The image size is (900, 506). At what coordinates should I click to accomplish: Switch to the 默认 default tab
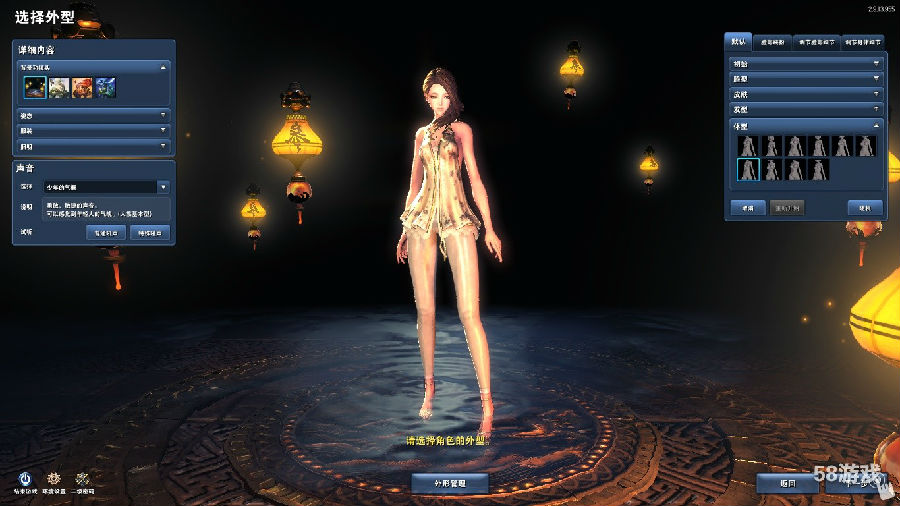[x=740, y=42]
